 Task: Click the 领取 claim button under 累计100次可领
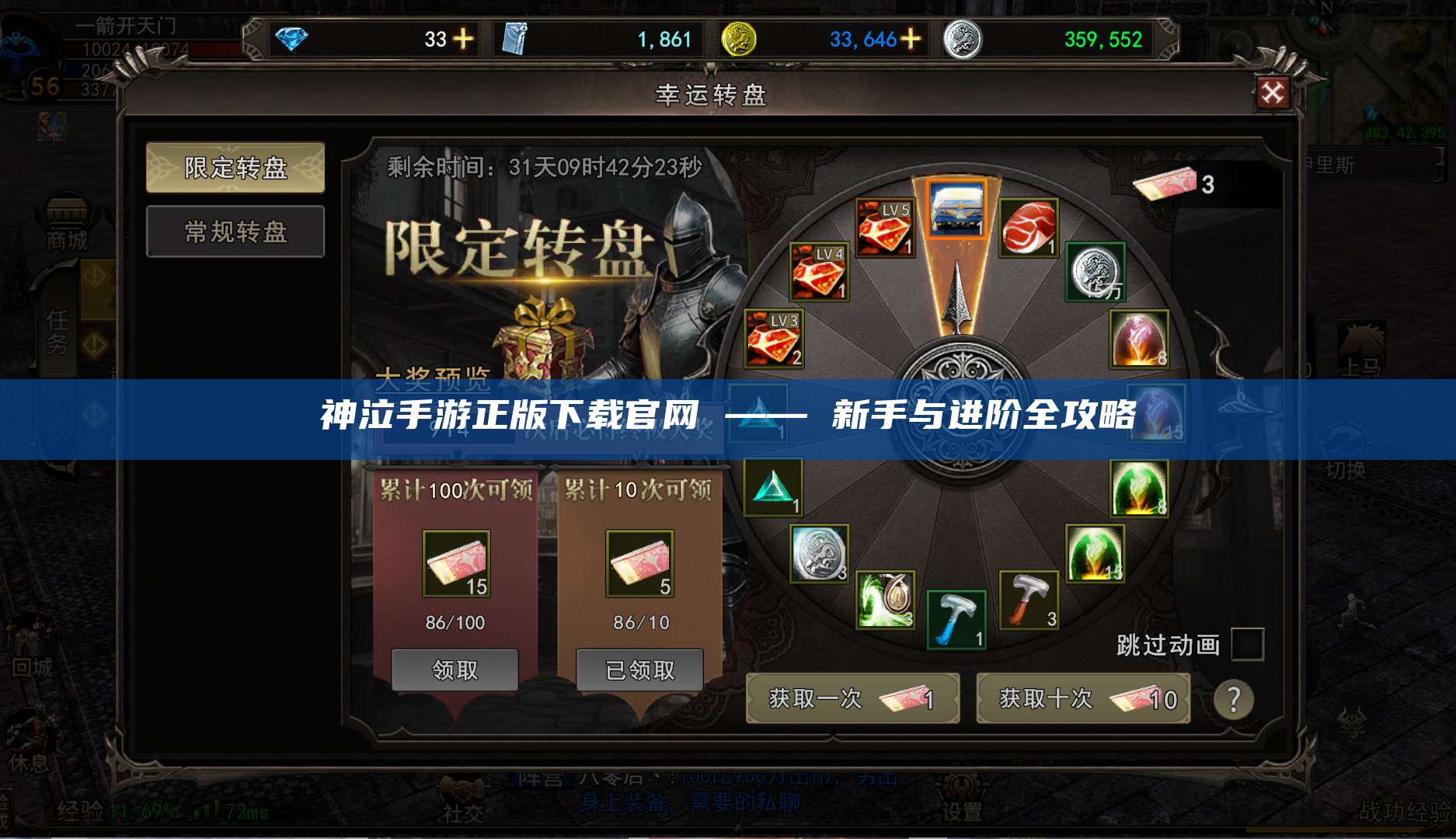tap(456, 669)
